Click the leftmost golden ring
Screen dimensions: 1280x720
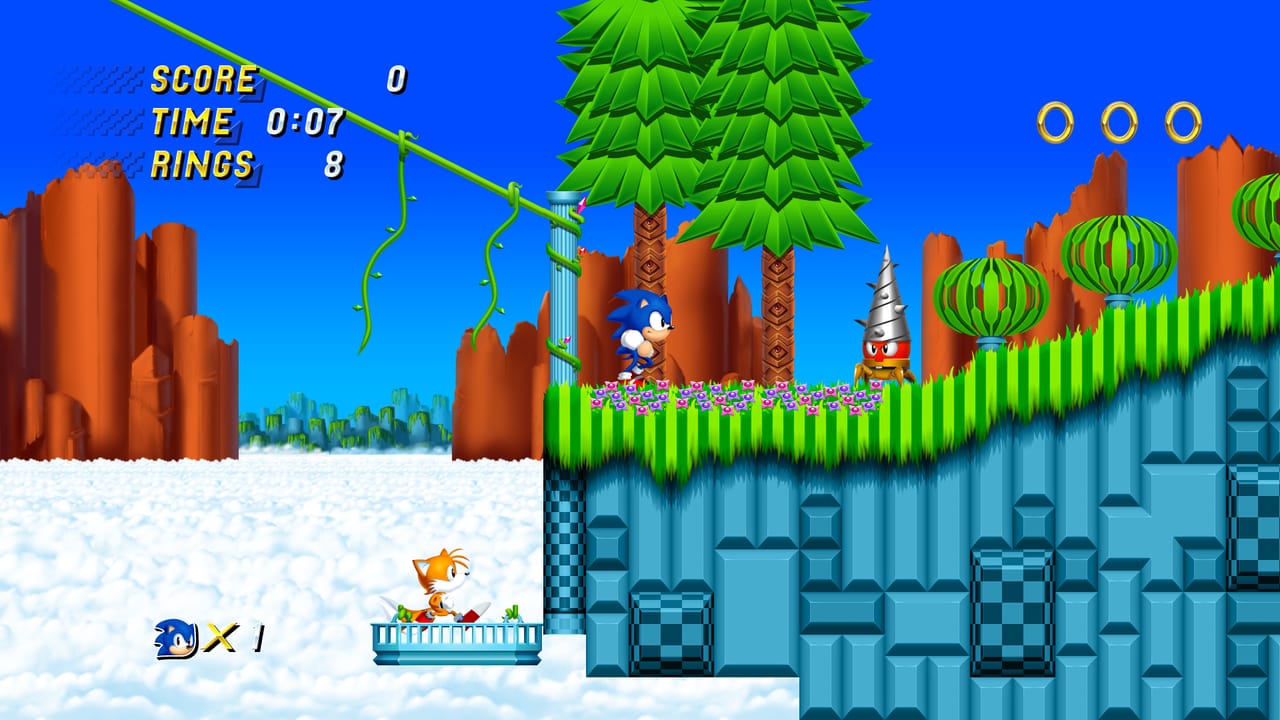[1055, 120]
